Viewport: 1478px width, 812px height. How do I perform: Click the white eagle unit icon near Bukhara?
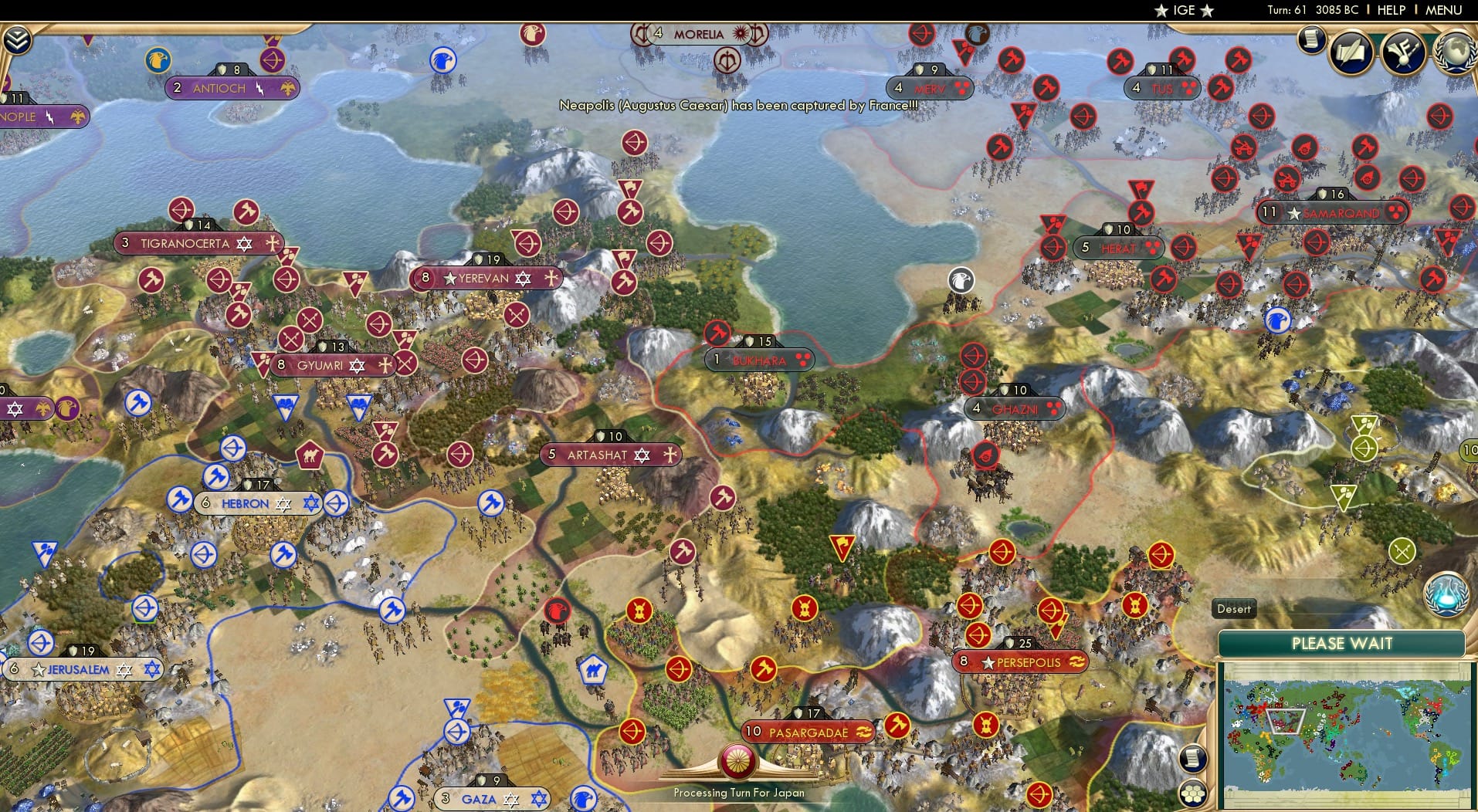[960, 282]
